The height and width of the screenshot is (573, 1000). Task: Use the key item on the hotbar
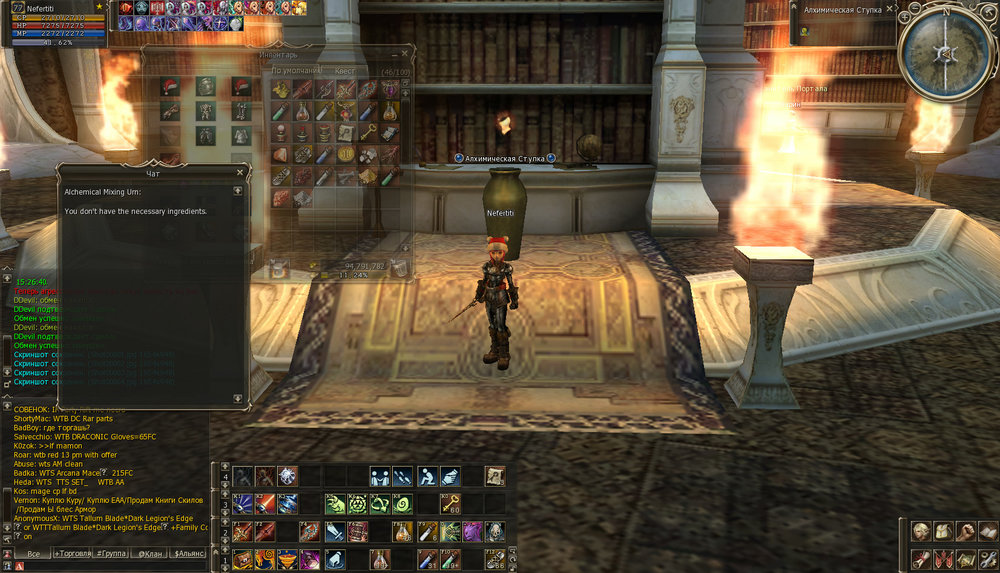coord(452,504)
